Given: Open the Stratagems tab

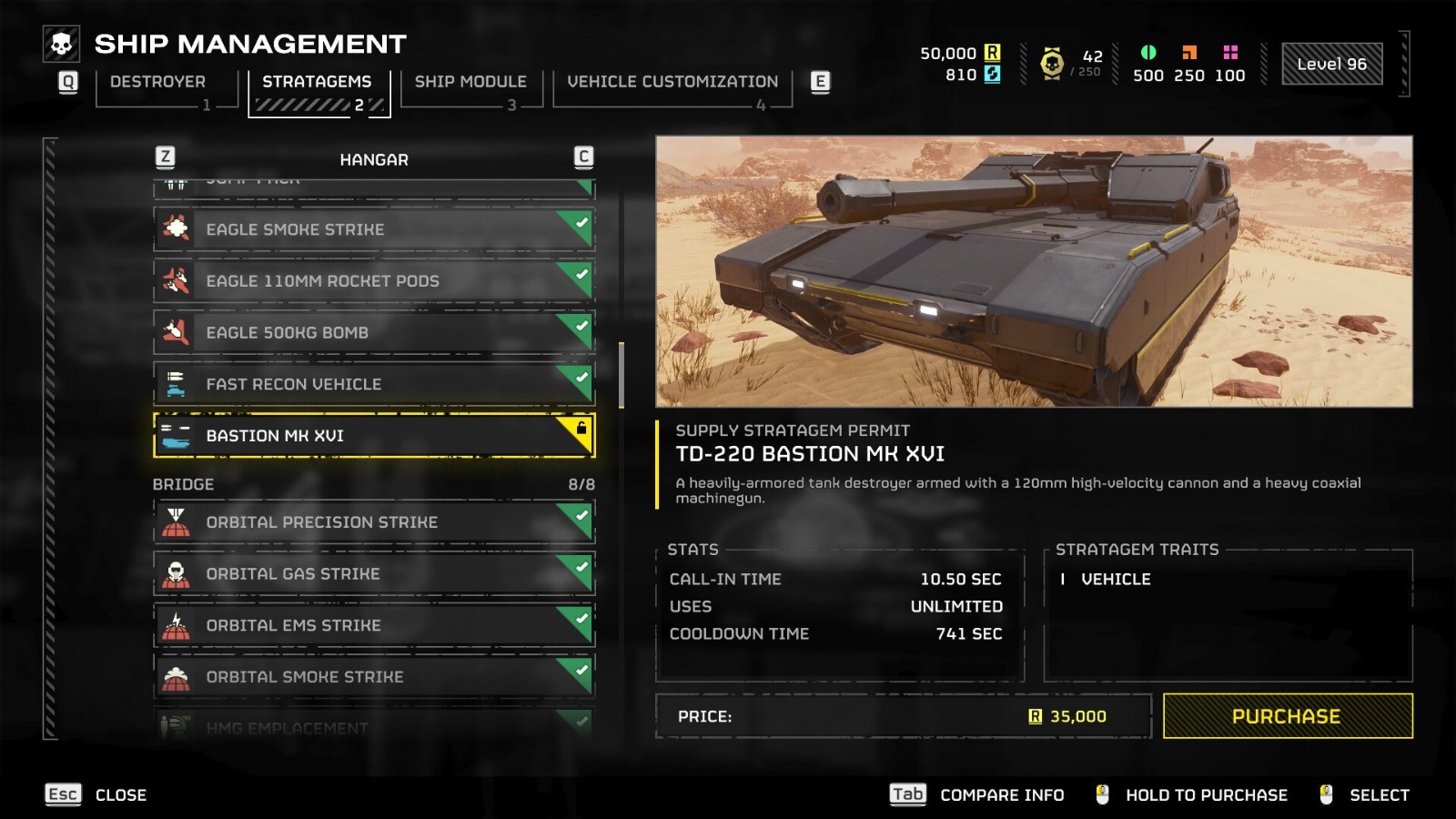Looking at the screenshot, I should pyautogui.click(x=317, y=82).
